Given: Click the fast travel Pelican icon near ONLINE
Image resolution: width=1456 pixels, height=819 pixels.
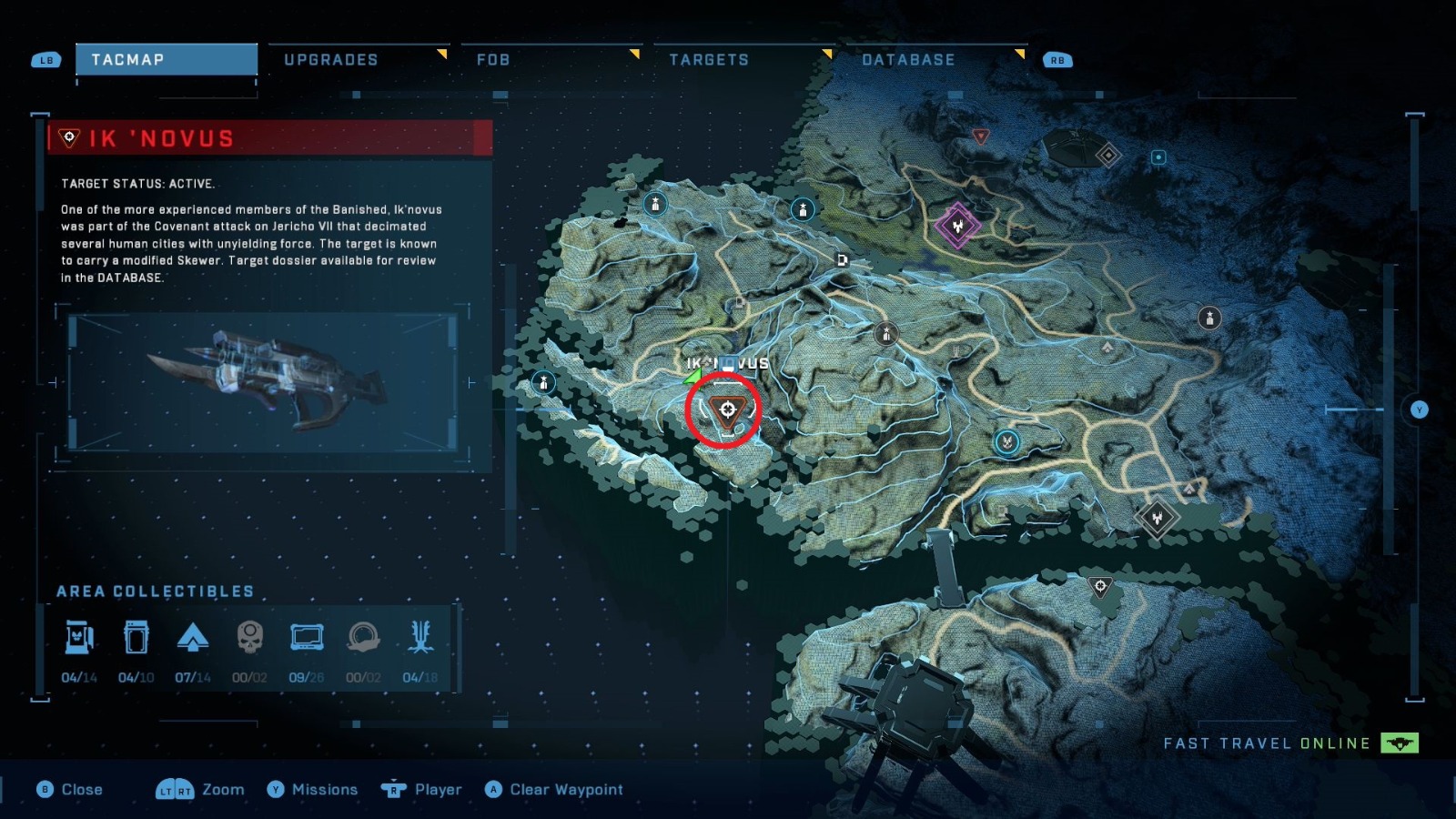Looking at the screenshot, I should 1400,743.
